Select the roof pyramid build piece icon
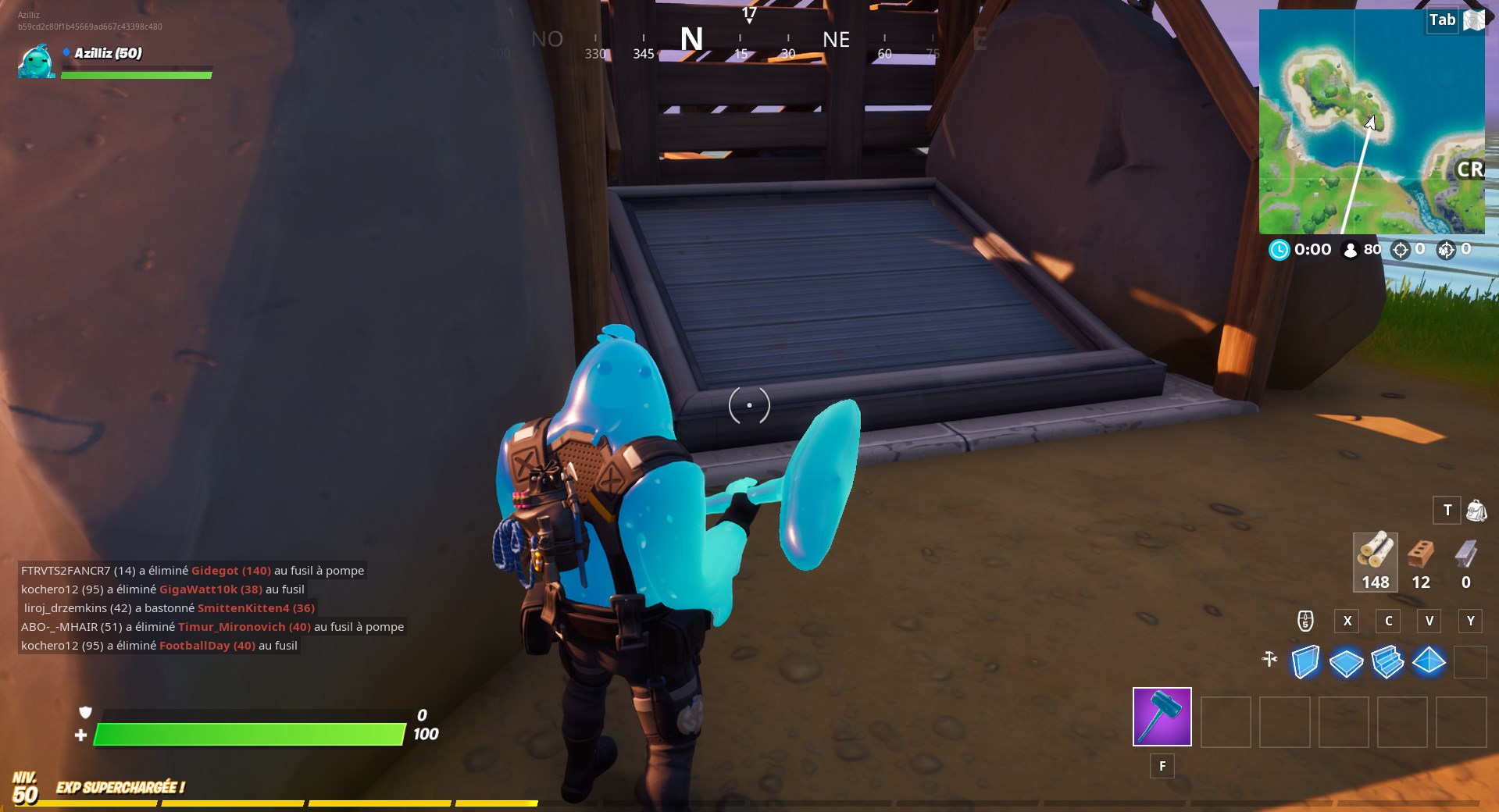This screenshot has height=812, width=1499. [1429, 662]
